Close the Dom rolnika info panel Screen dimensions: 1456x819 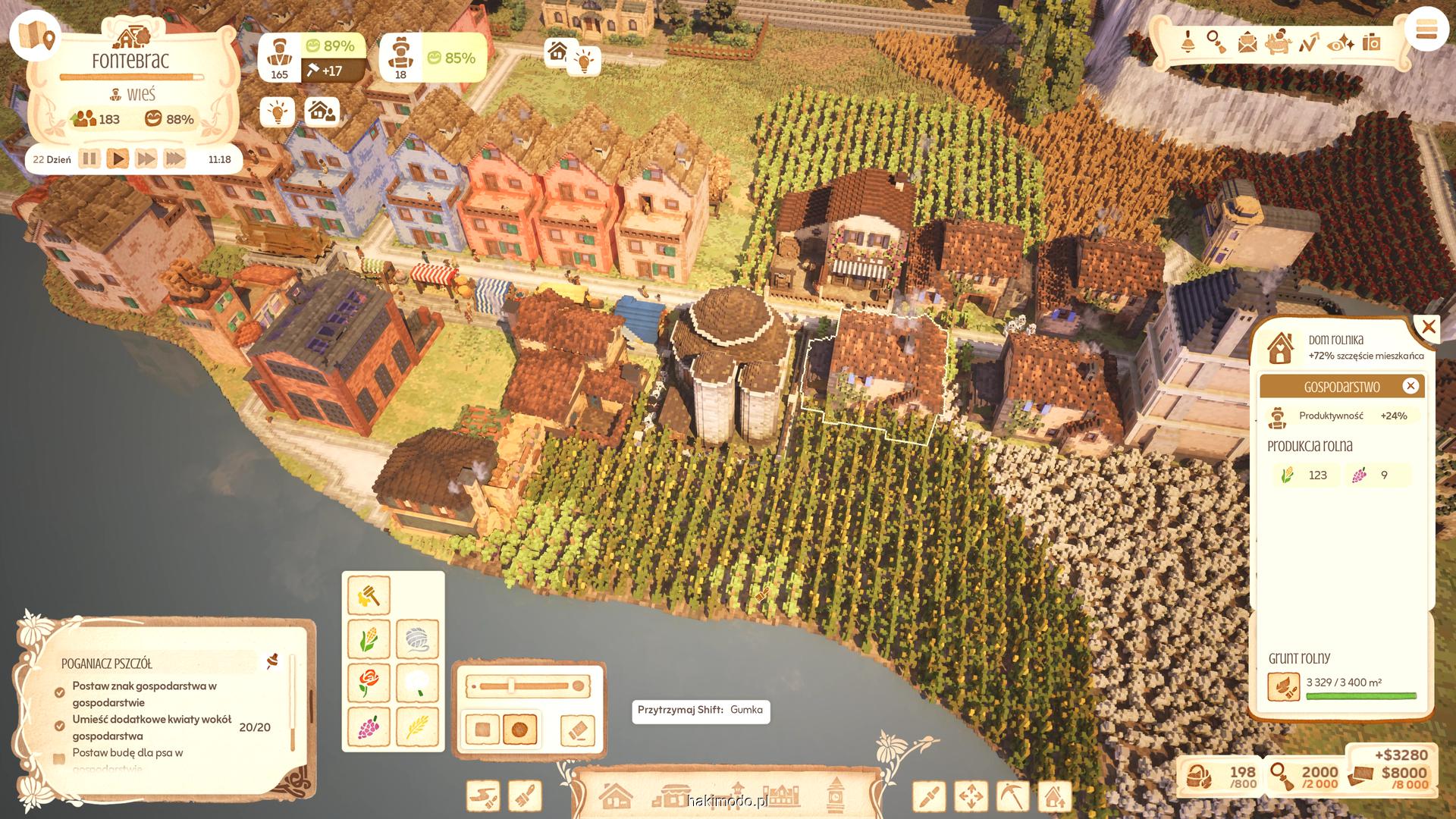coord(1429,328)
